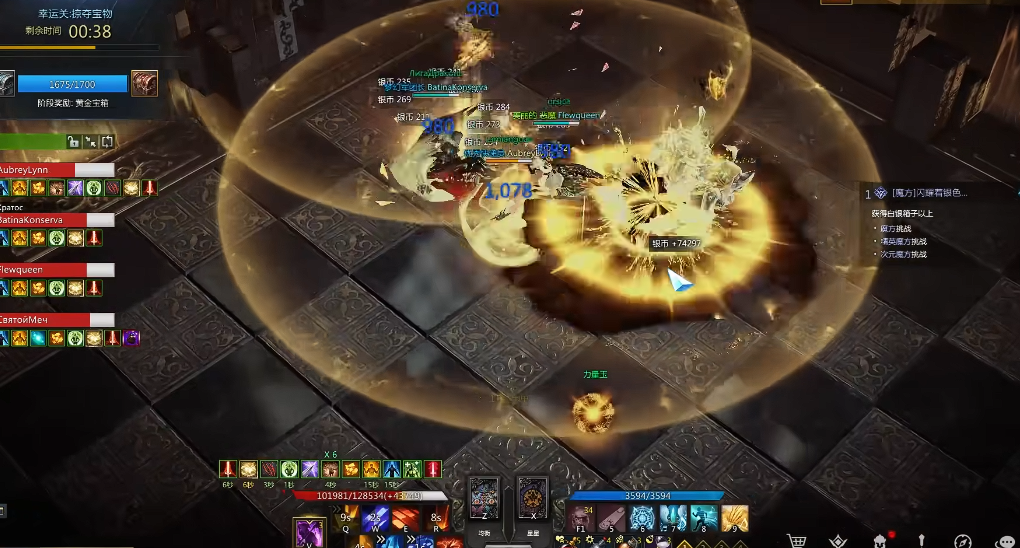Use the golden feather item in slot 9
The width and height of the screenshot is (1020, 548).
pos(735,517)
